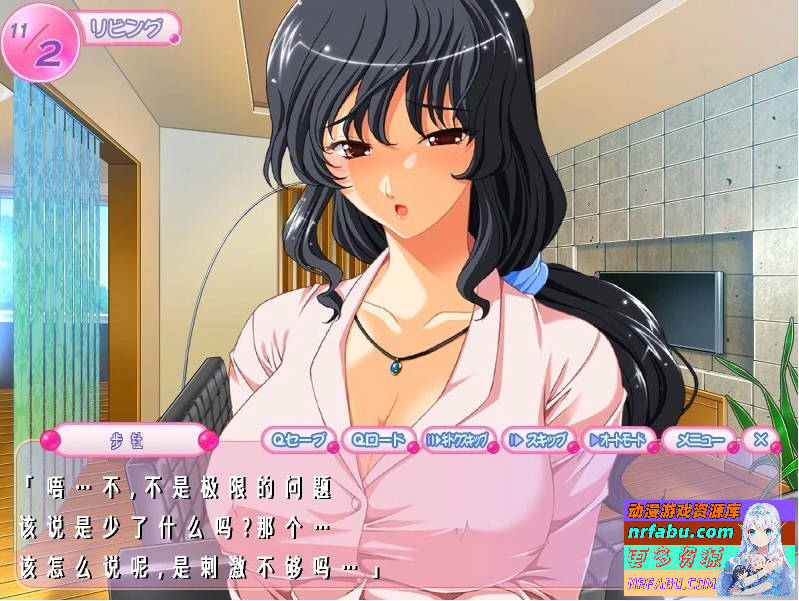
Task: Hide the dialogue box with X
Action: click(761, 438)
